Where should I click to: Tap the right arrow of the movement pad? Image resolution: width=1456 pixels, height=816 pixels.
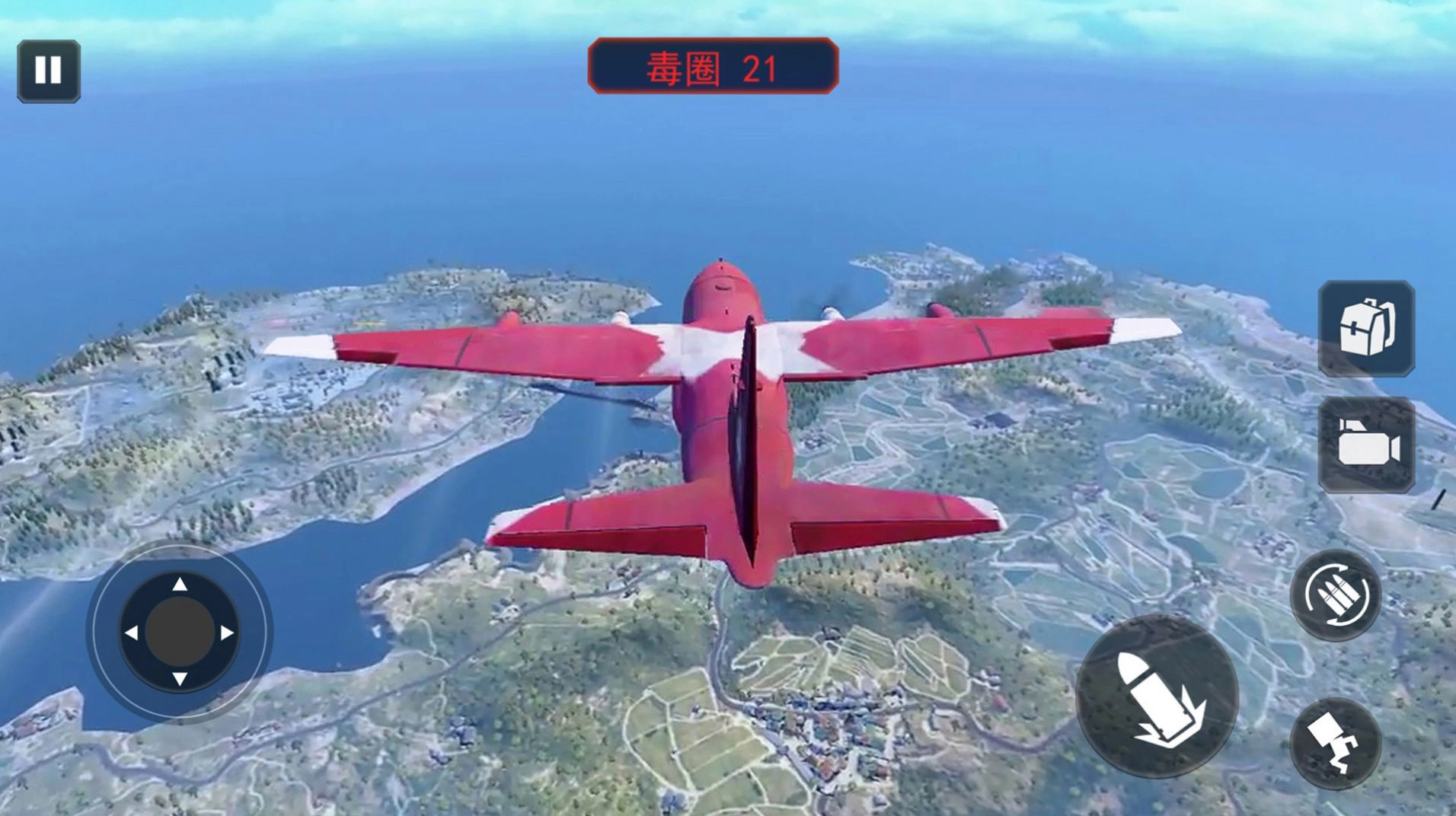coord(226,631)
